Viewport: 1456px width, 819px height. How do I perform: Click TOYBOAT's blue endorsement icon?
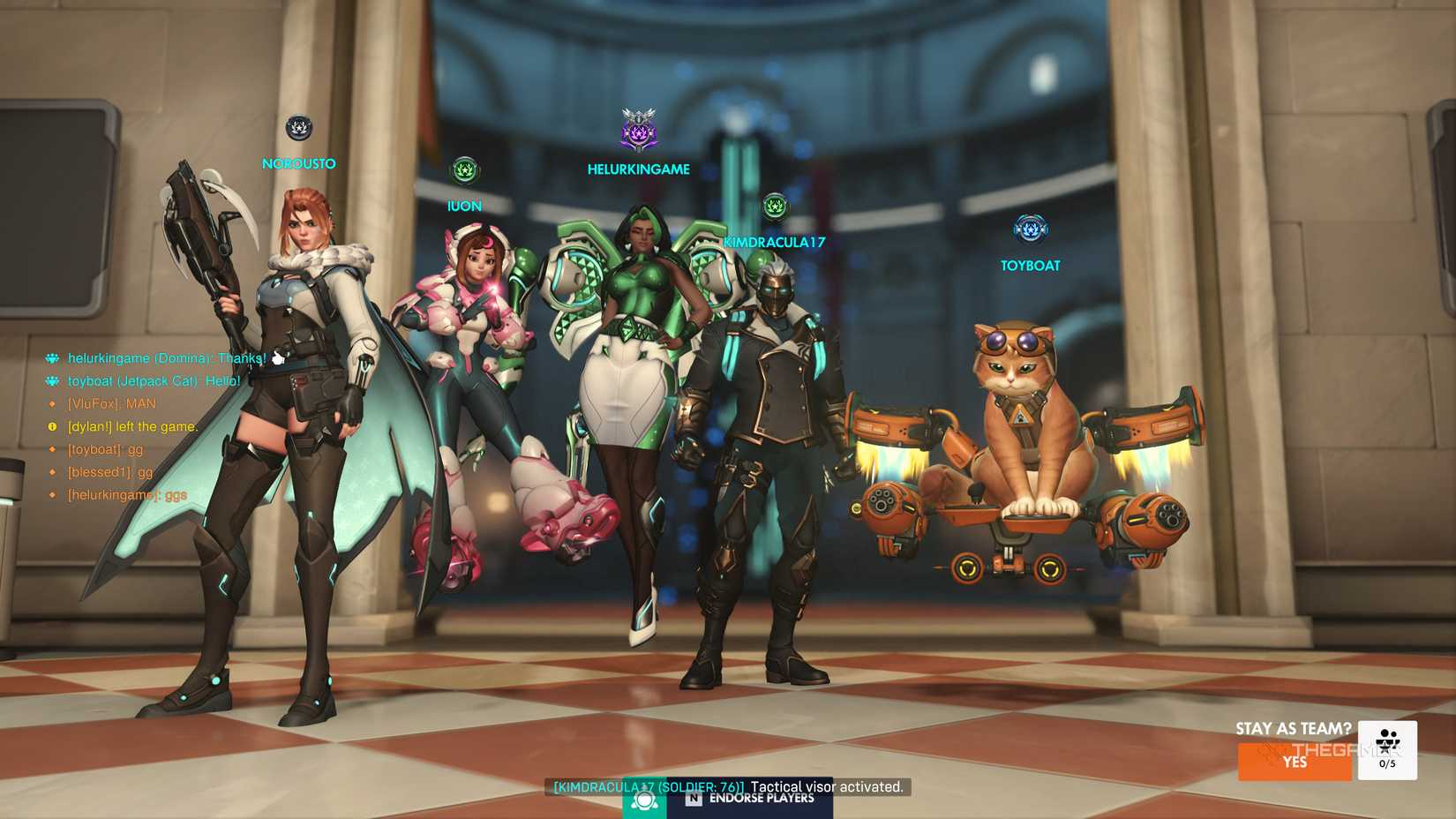pos(1030,229)
